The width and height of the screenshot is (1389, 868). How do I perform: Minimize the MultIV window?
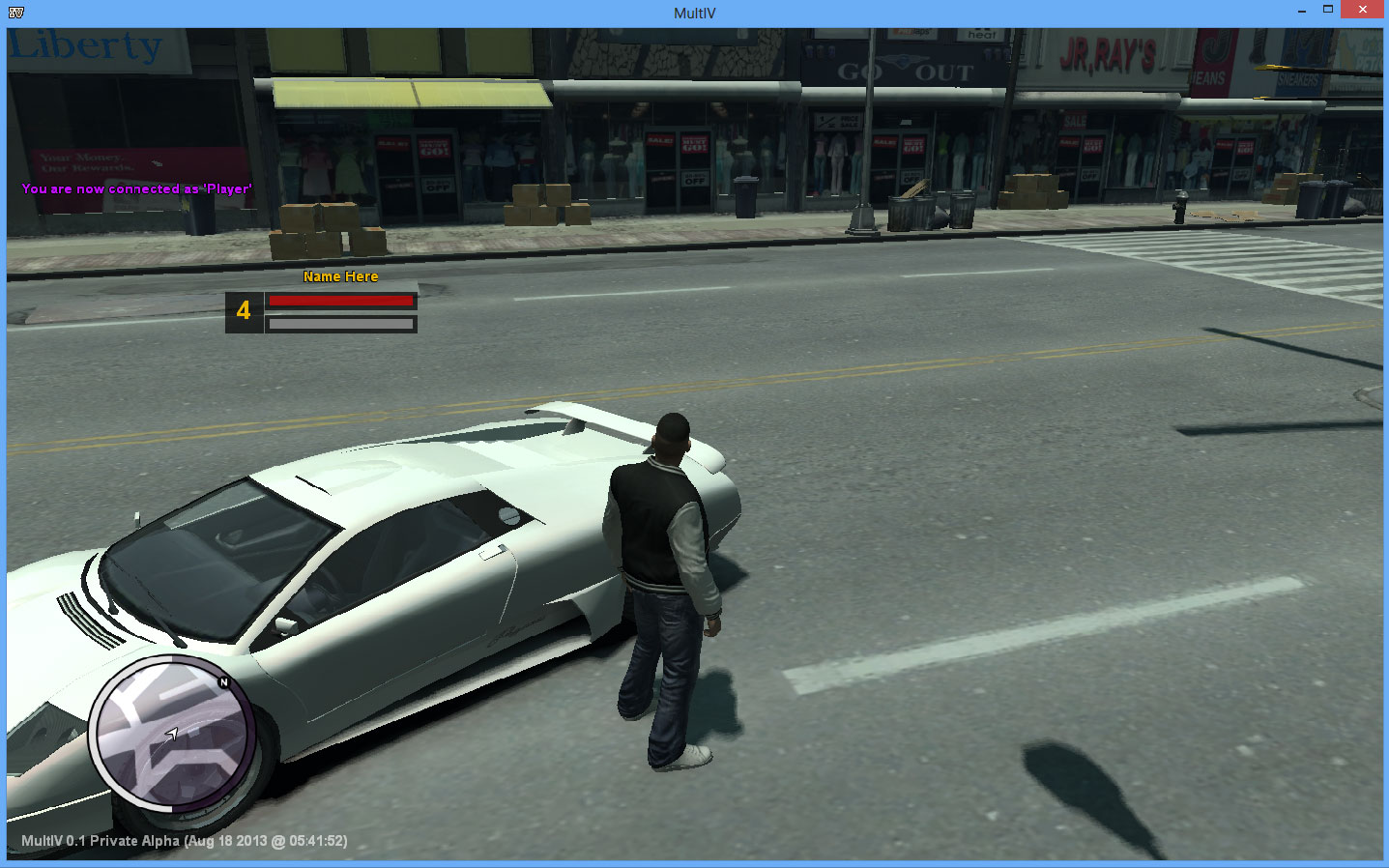(1302, 10)
